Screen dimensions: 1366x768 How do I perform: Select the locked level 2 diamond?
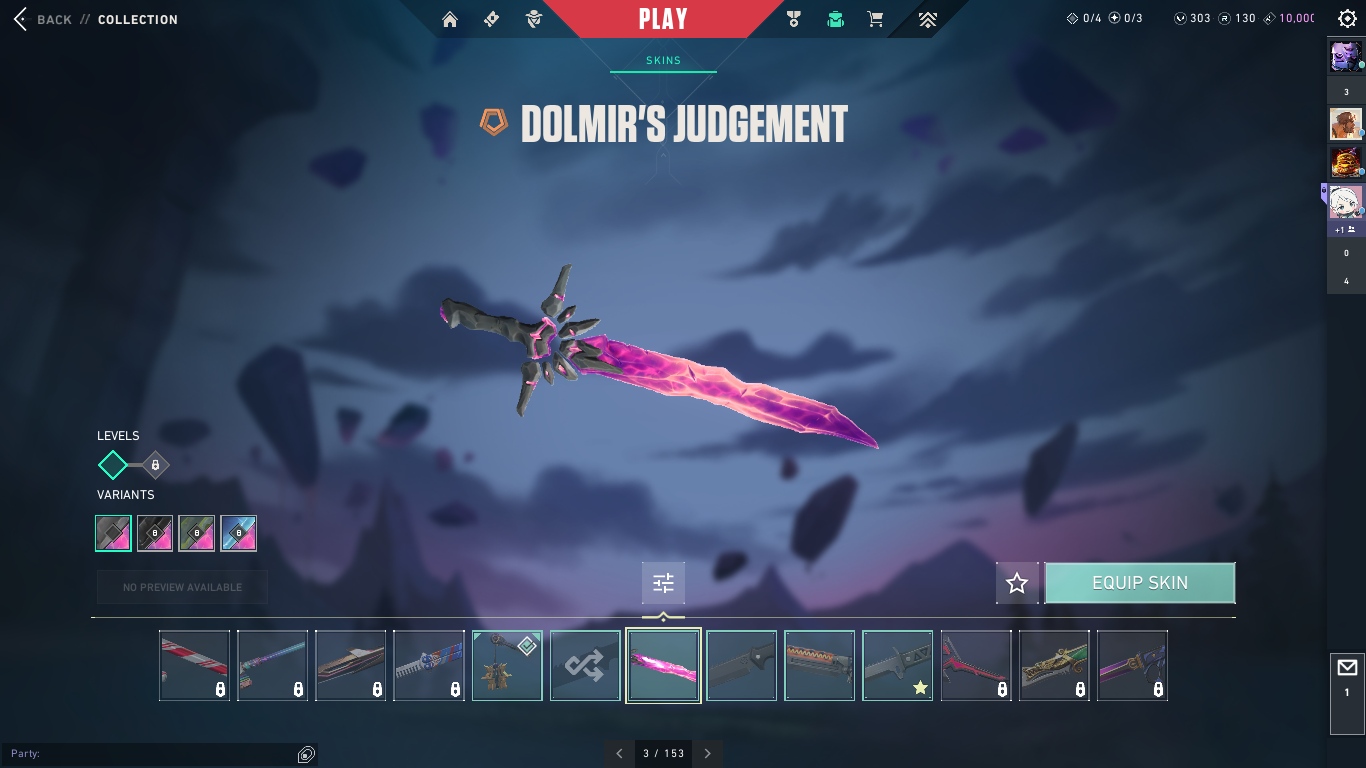[x=155, y=465]
